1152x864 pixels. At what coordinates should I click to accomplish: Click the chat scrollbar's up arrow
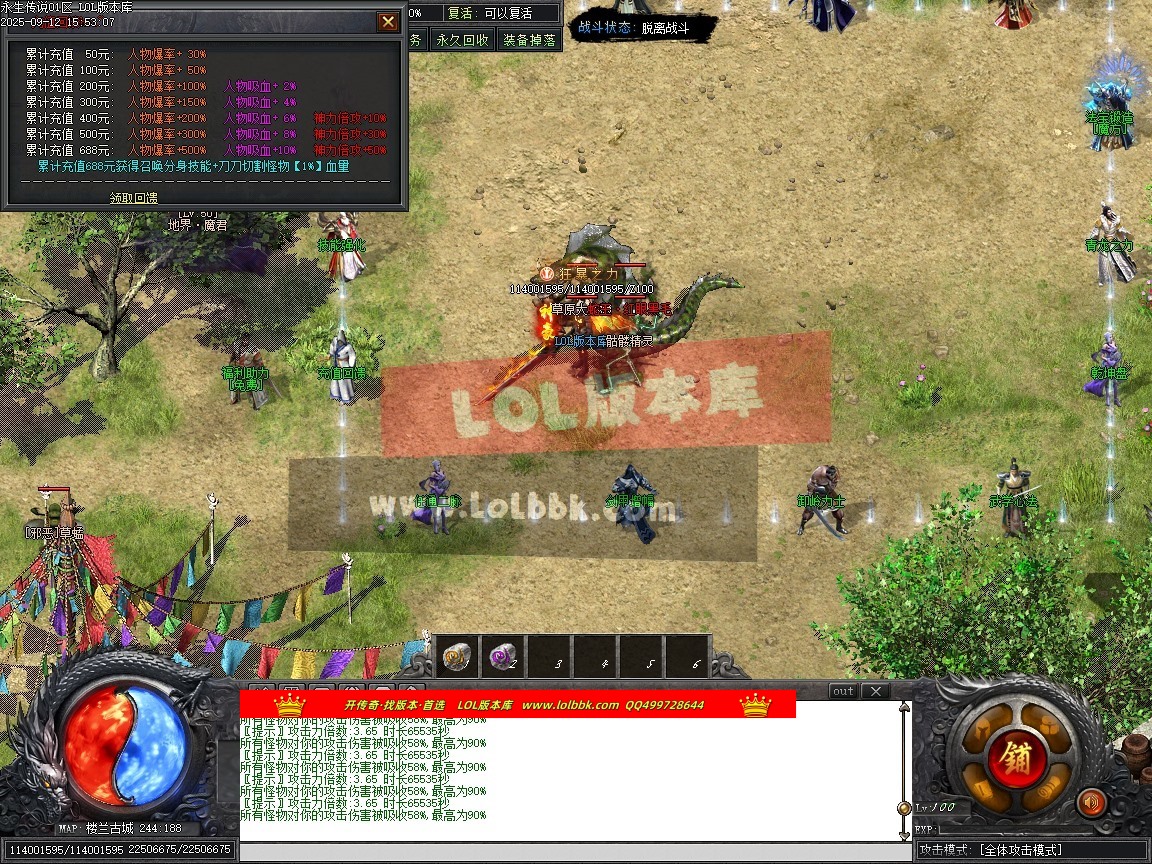click(x=904, y=708)
